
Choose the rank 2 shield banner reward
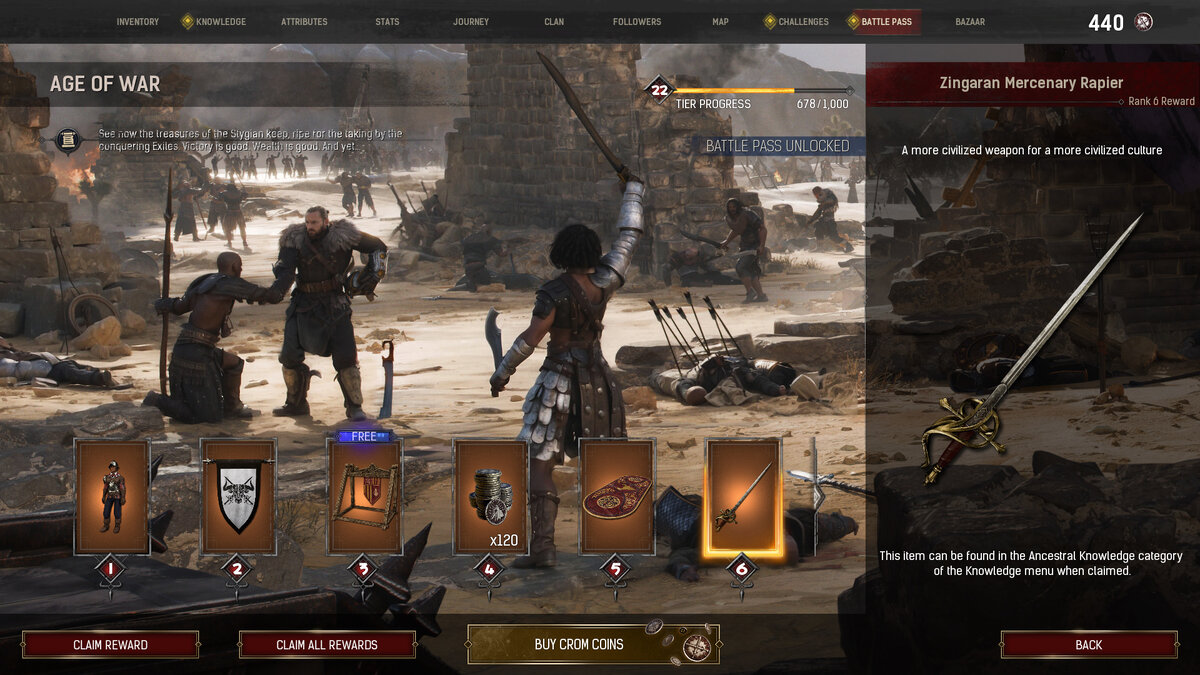point(238,496)
